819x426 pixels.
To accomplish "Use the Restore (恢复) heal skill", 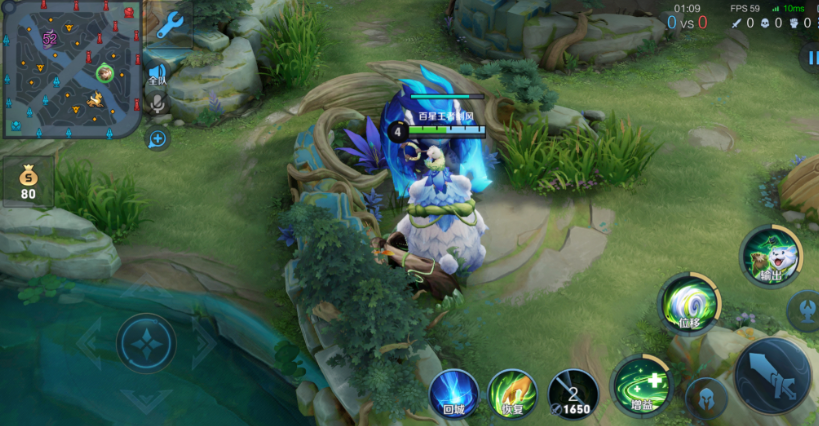I will (512, 393).
